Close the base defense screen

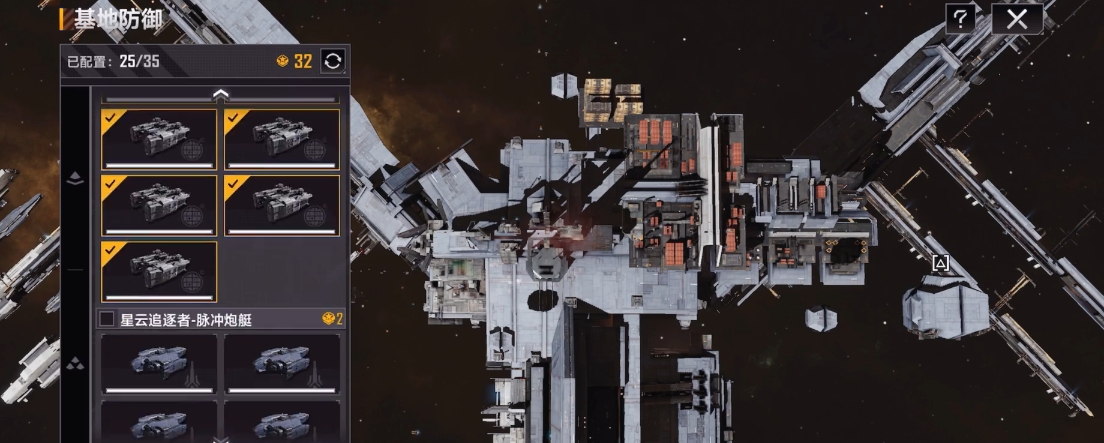tap(1017, 18)
